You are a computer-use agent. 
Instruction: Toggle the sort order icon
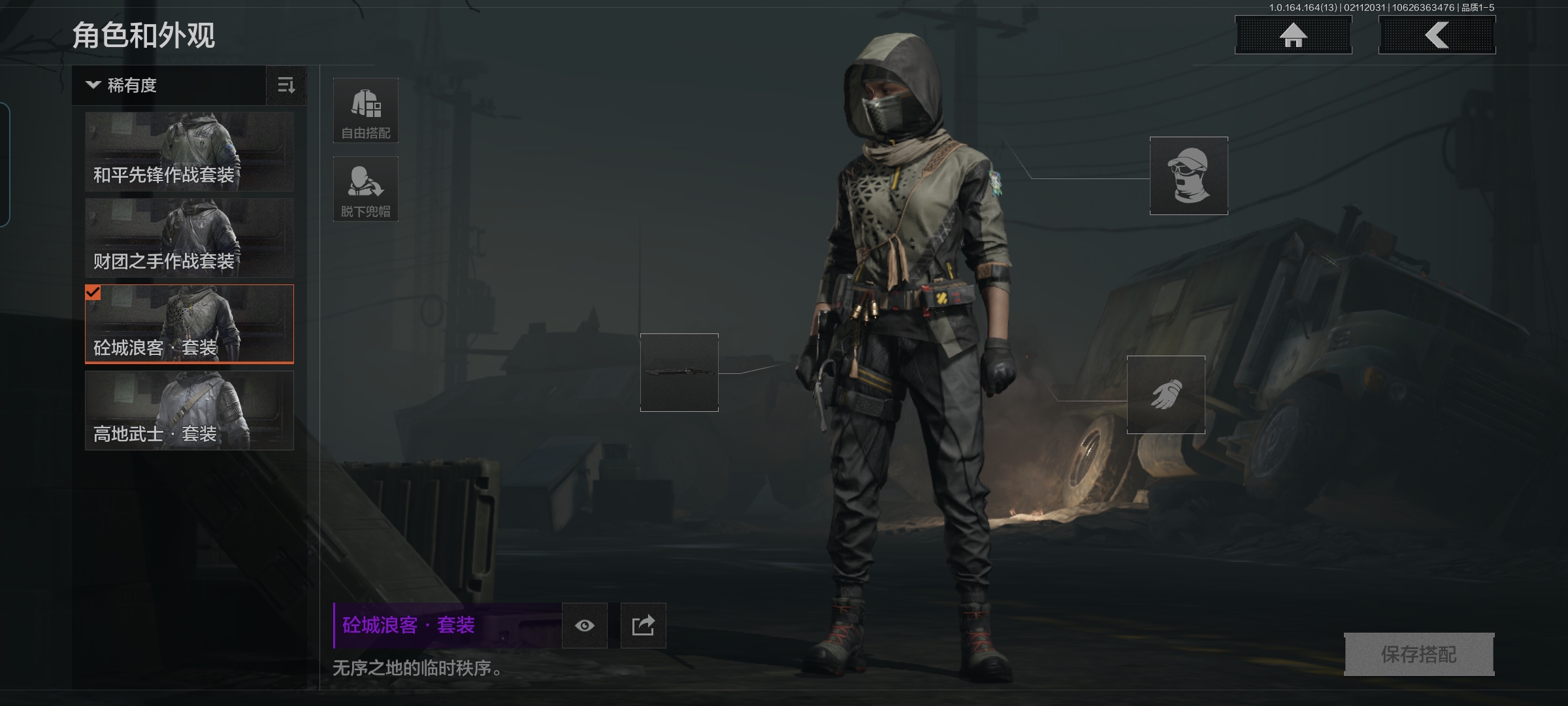(x=286, y=86)
